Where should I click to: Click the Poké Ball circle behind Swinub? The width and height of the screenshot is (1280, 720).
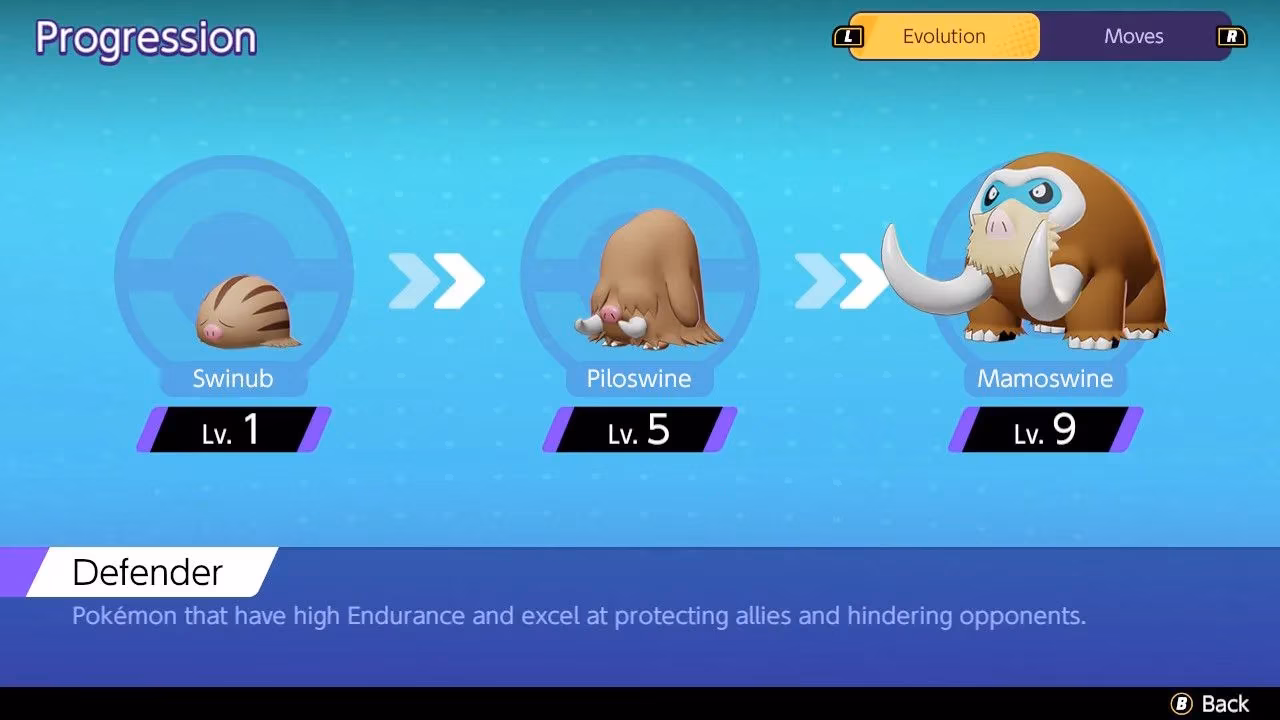234,270
